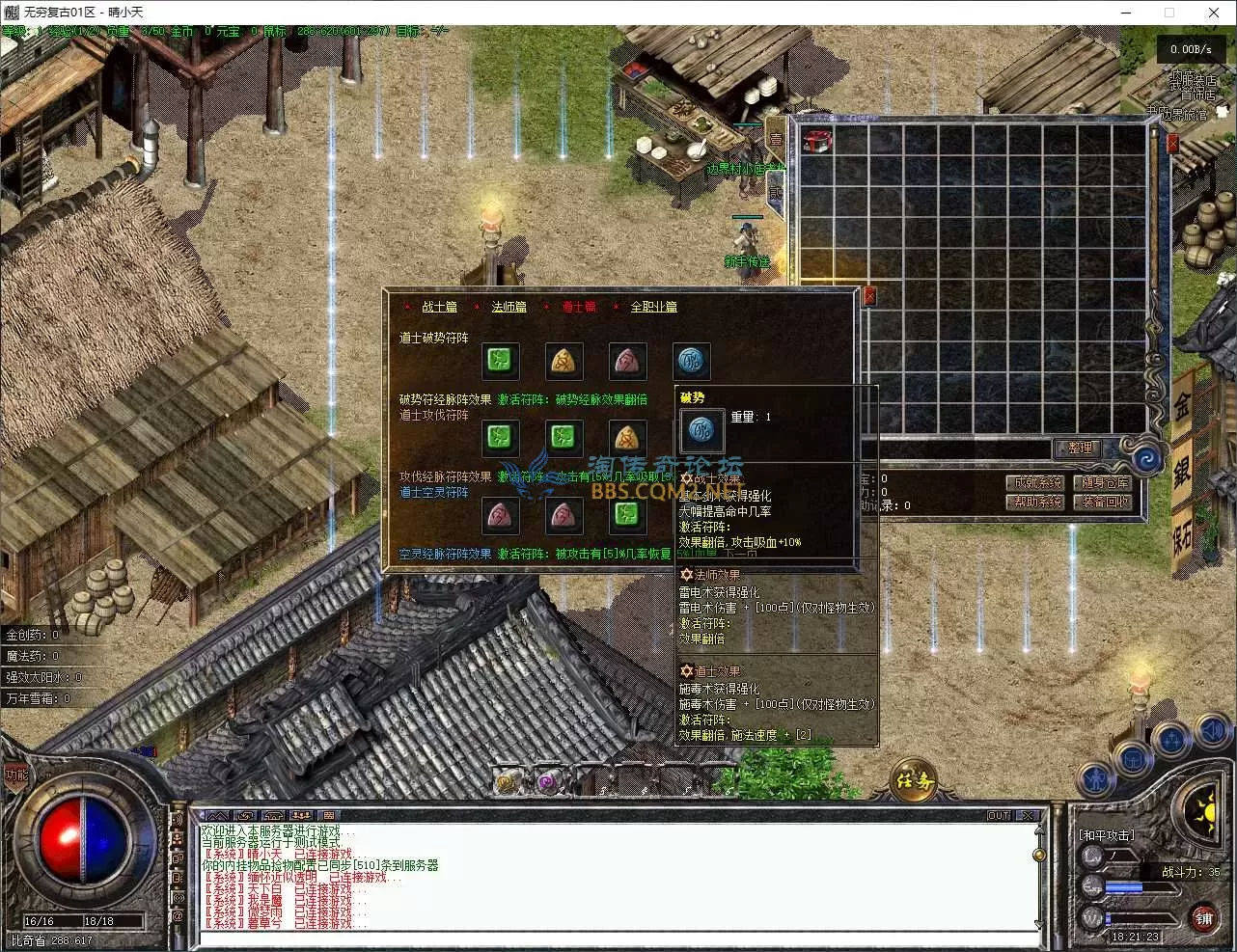Switch to the 战士篇 warrior tab
This screenshot has width=1237, height=952.
439,307
